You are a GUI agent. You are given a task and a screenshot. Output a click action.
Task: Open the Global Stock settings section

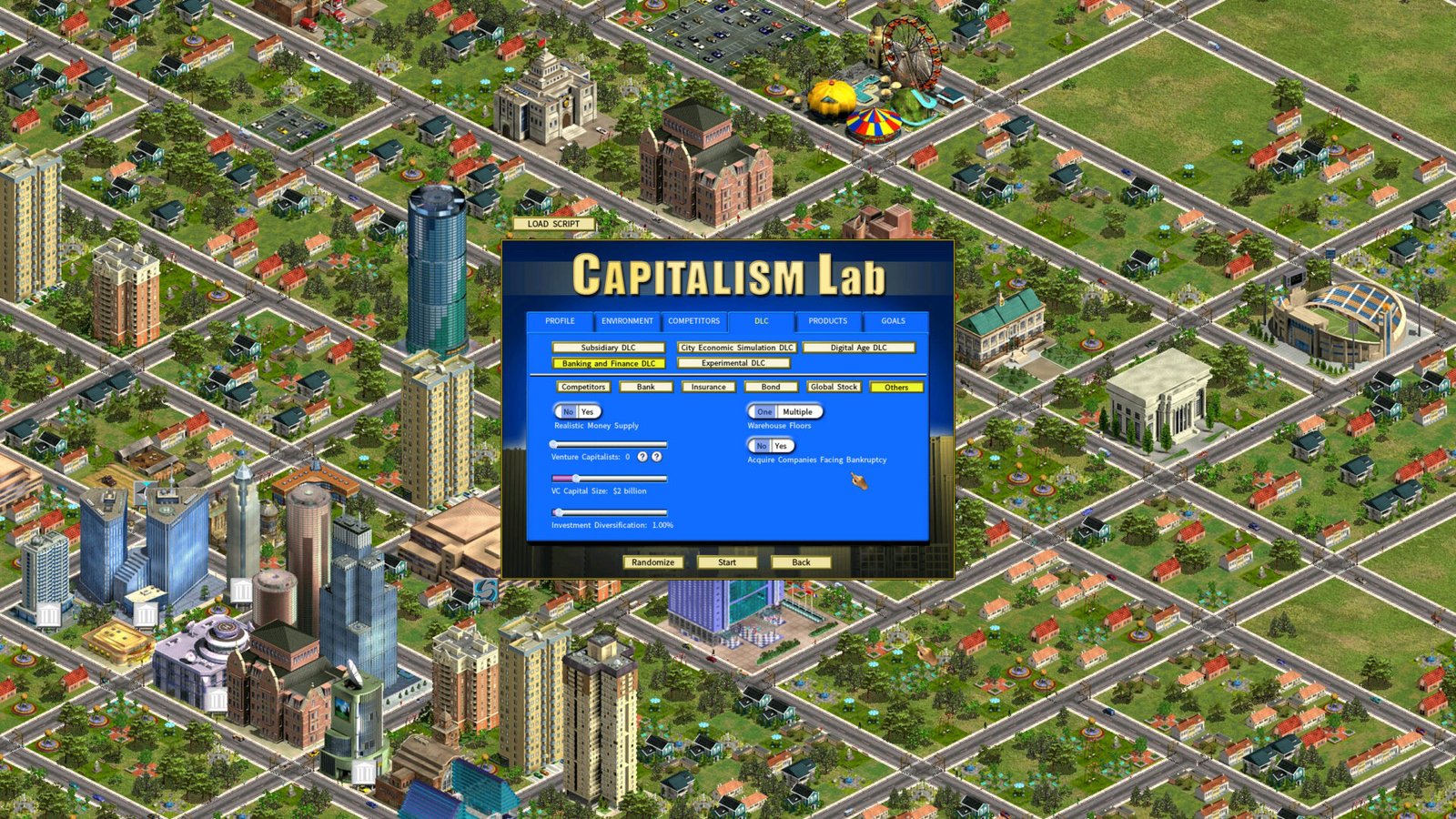click(x=834, y=386)
